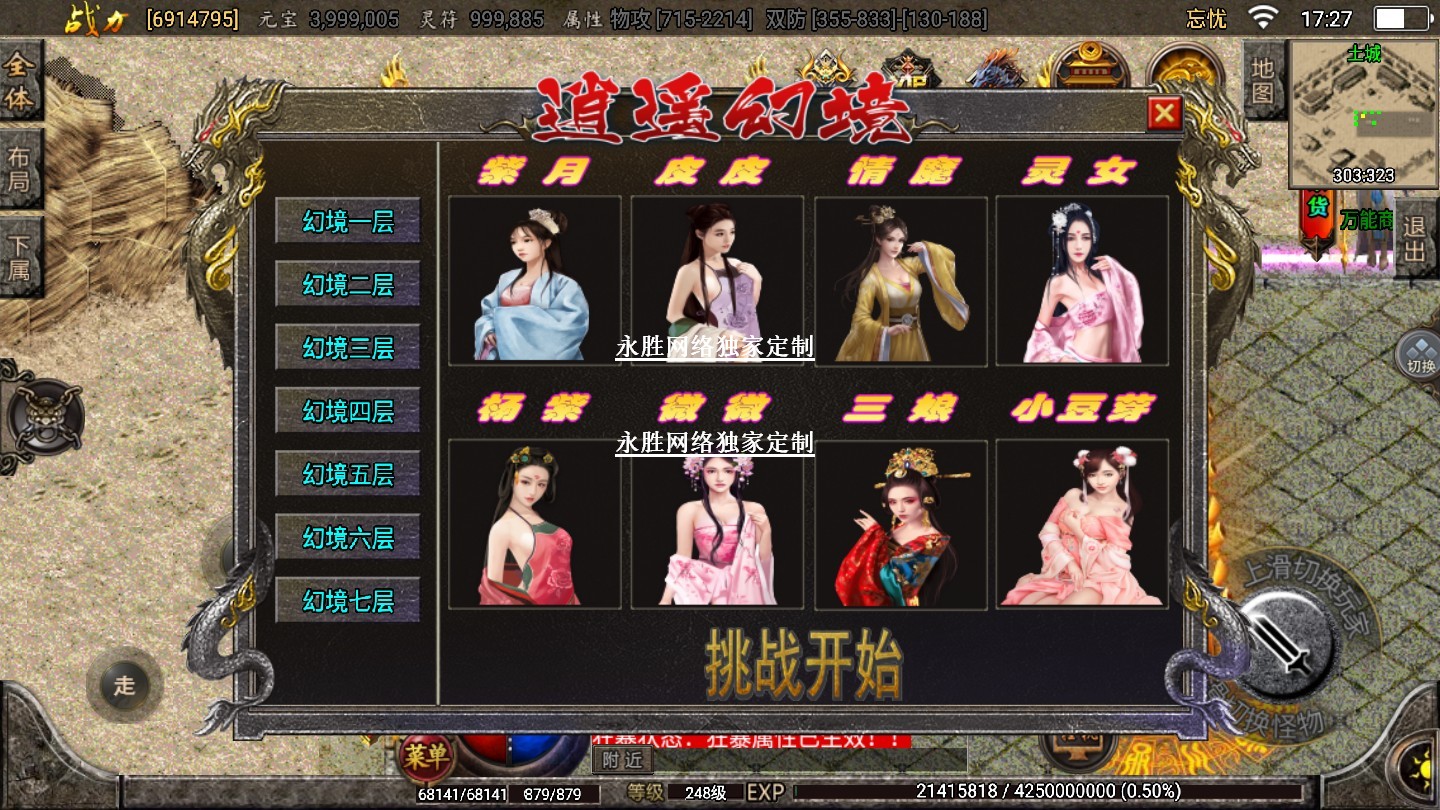Image resolution: width=1440 pixels, height=810 pixels.
Task: Select 幻境五层 floor entry
Action: [x=348, y=473]
